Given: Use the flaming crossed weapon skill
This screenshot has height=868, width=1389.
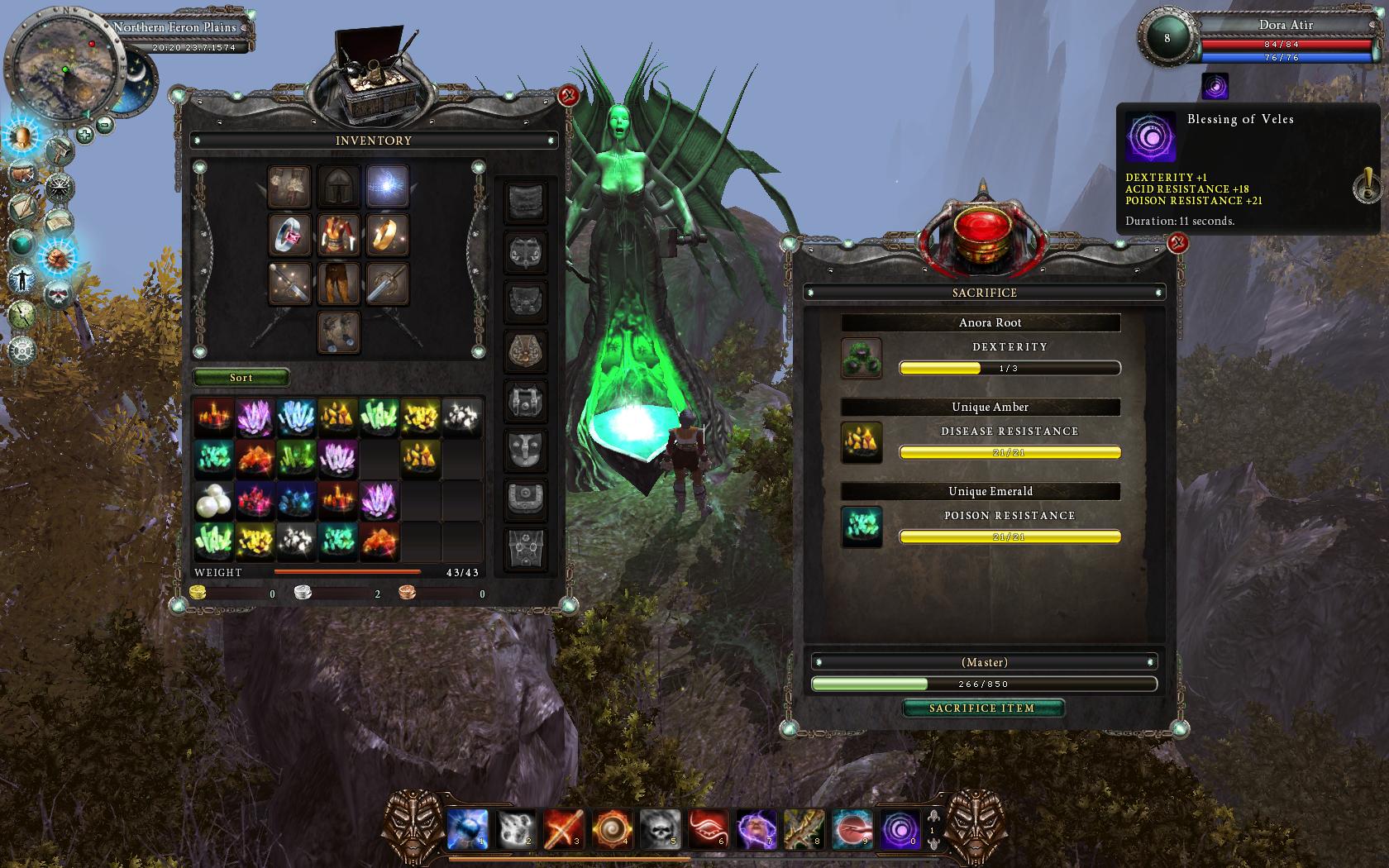Looking at the screenshot, I should [x=564, y=829].
